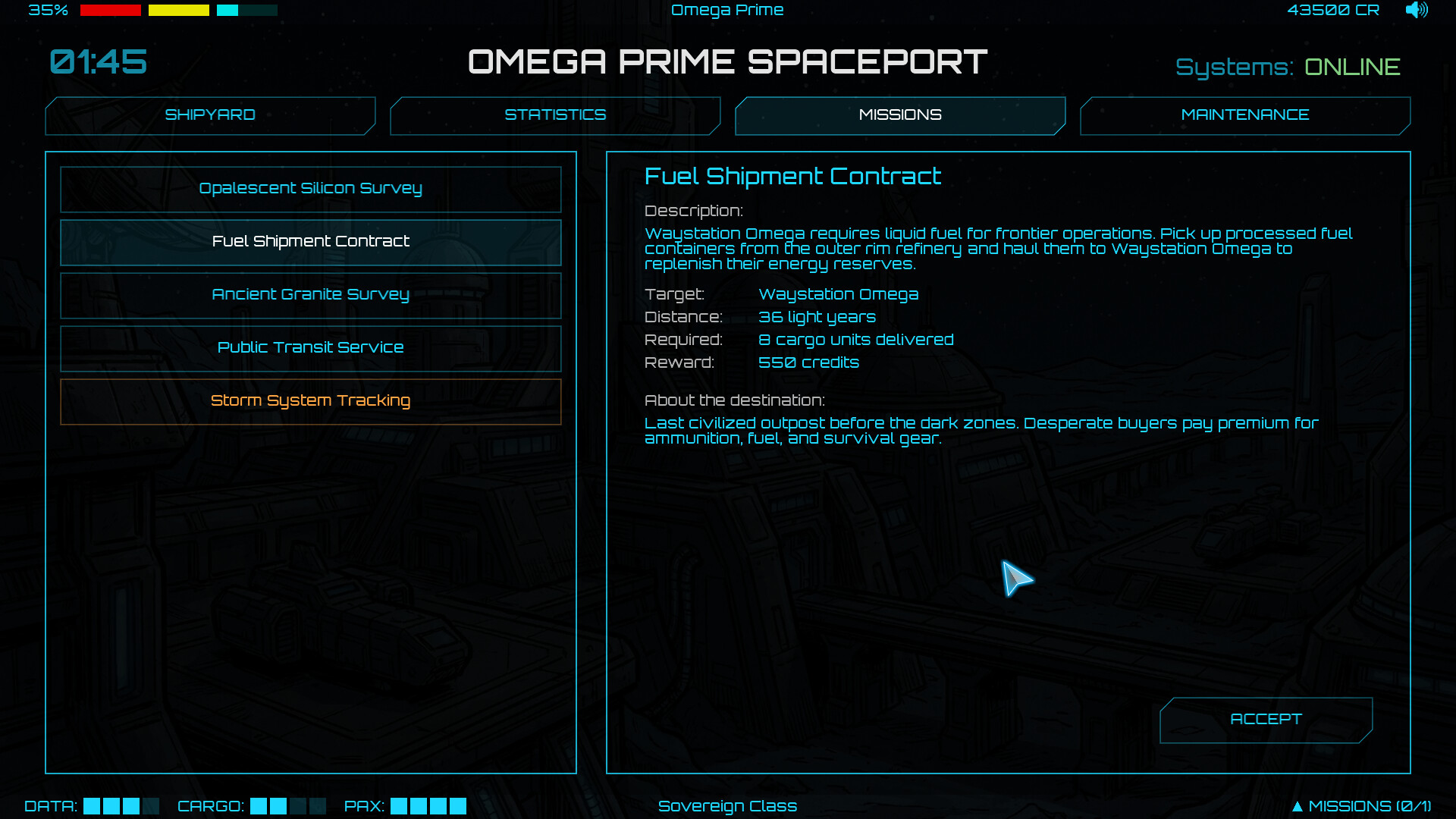Open the Ancient Granite Survey mission
The width and height of the screenshot is (1456, 819).
click(x=310, y=295)
